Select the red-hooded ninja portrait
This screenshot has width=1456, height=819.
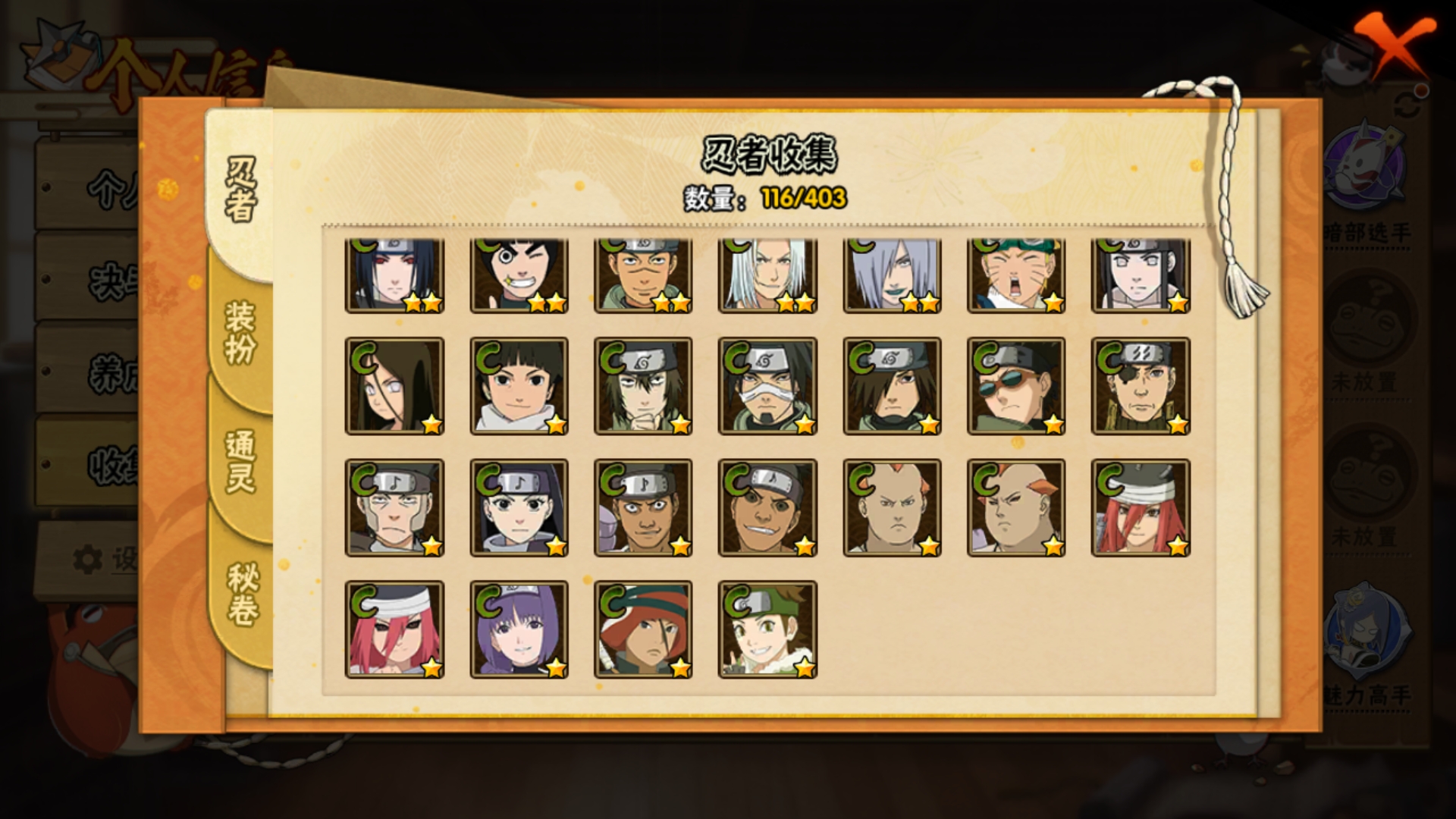point(643,629)
